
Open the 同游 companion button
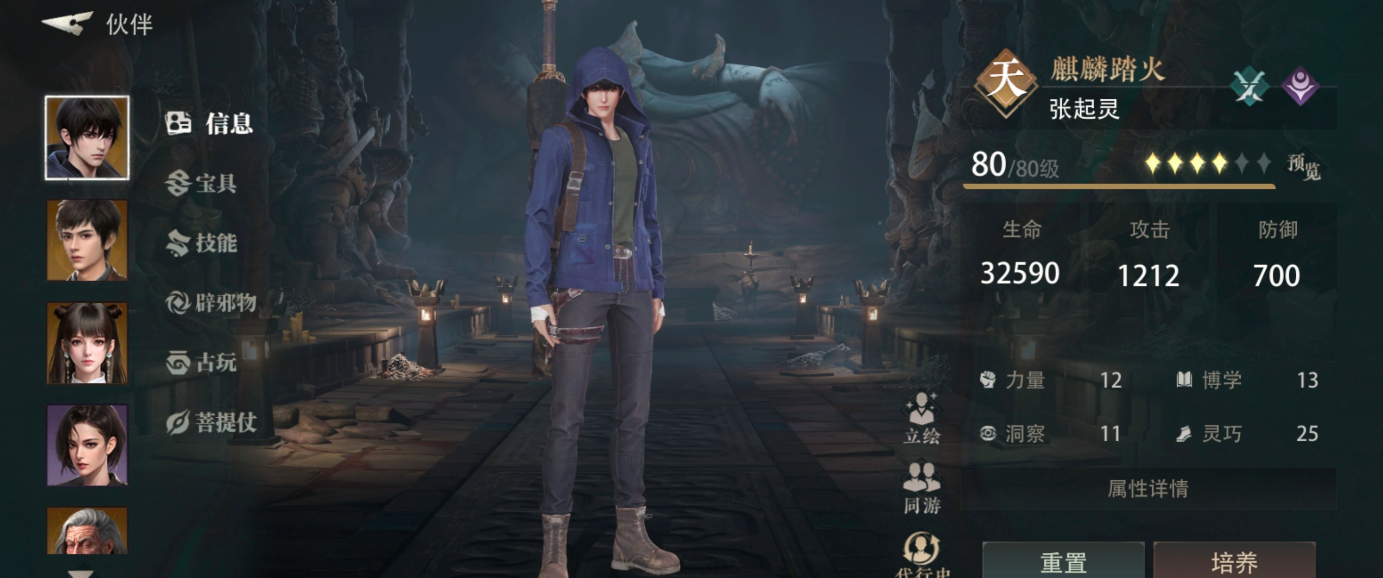tap(921, 488)
